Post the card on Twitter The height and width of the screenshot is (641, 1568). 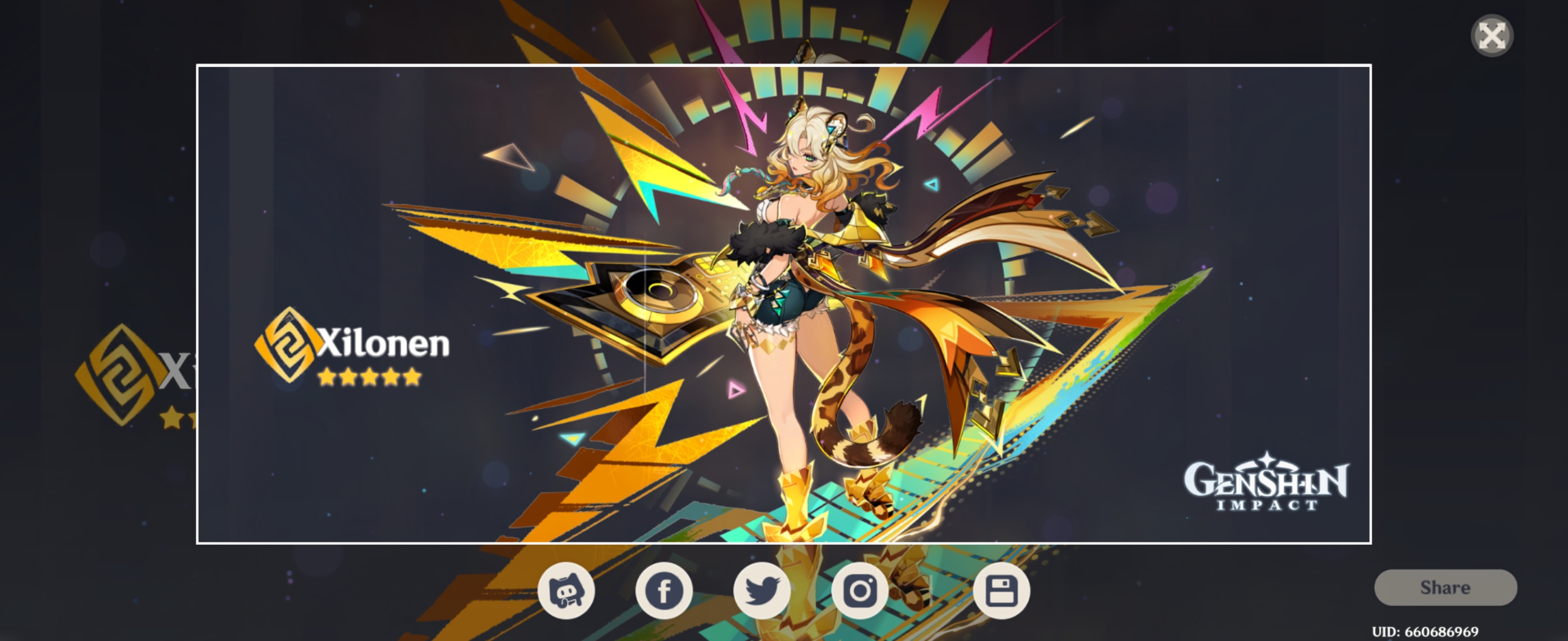coord(761,591)
